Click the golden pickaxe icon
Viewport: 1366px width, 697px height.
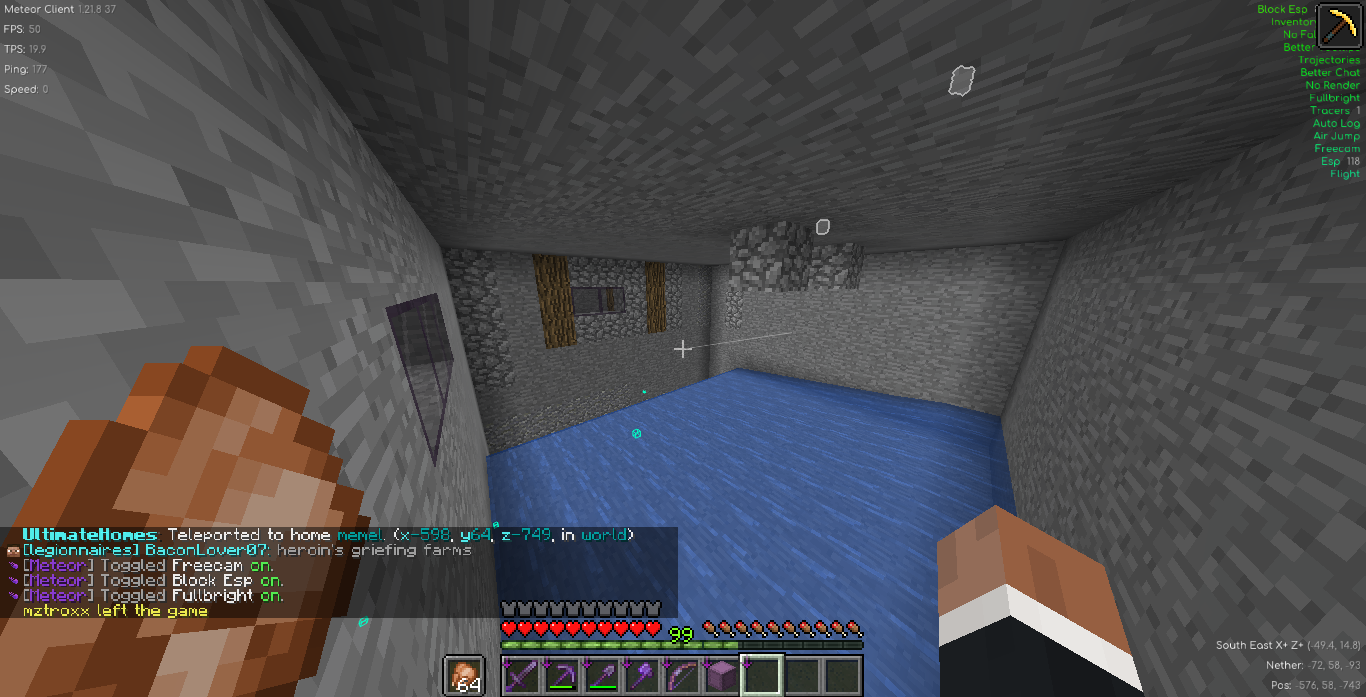(x=1338, y=26)
